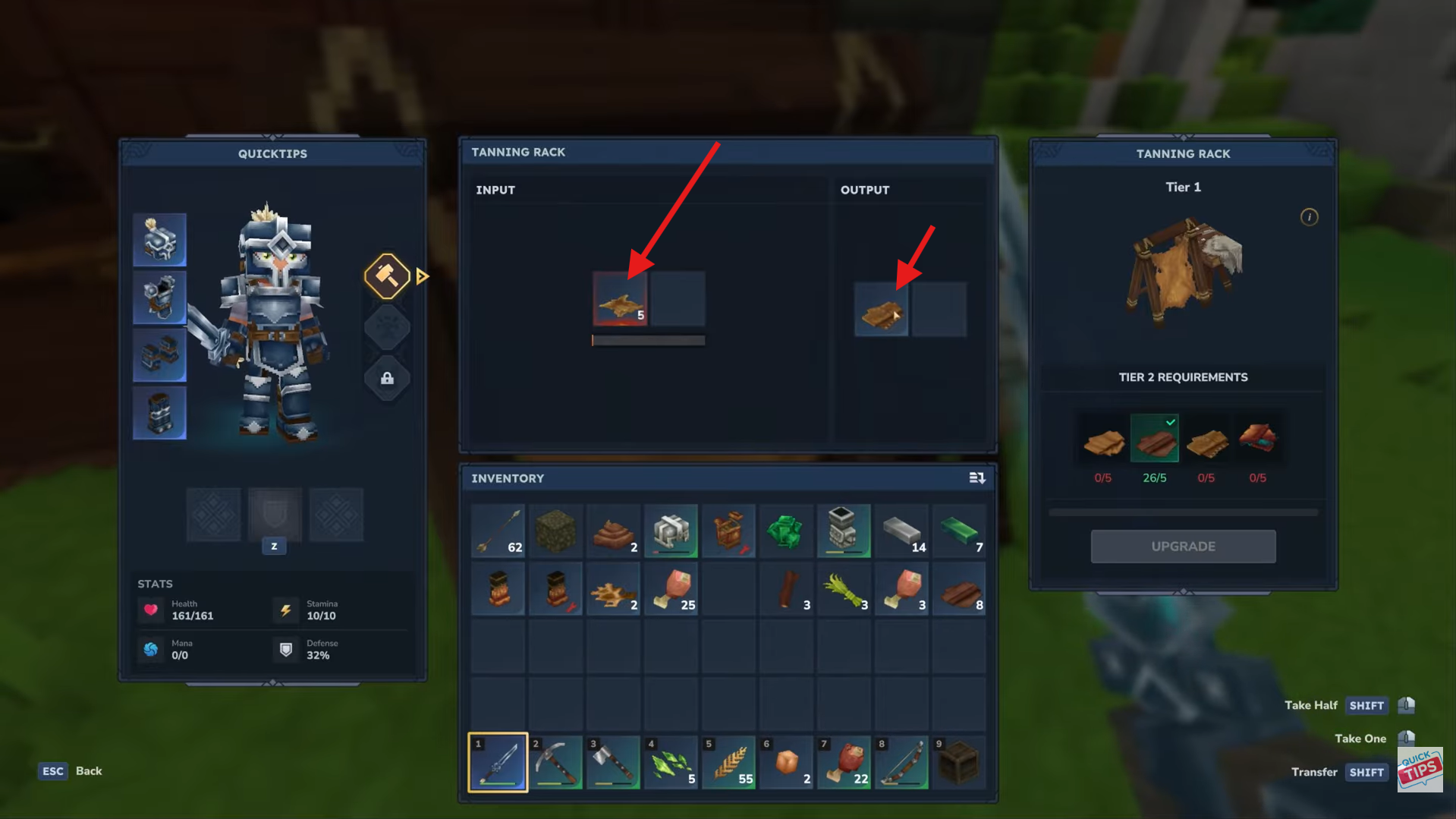Click the Tanning Rack title bar

518,151
